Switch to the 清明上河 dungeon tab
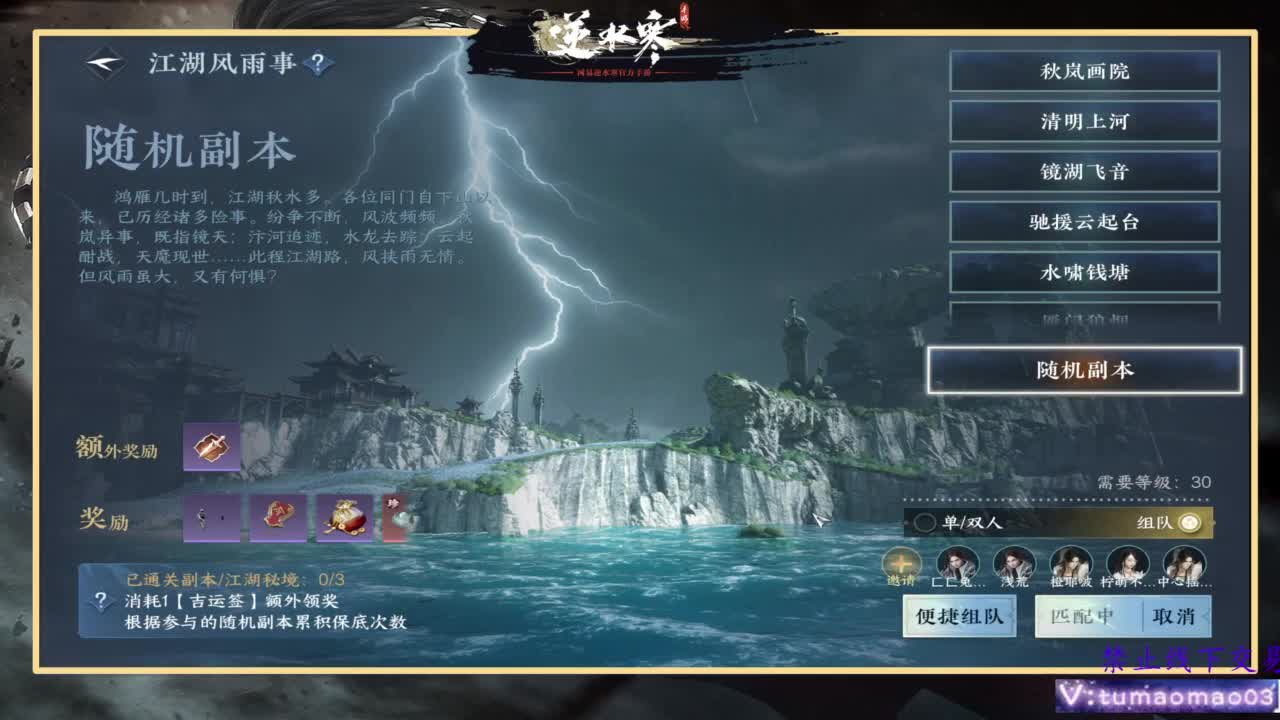The height and width of the screenshot is (720, 1280). point(1085,121)
